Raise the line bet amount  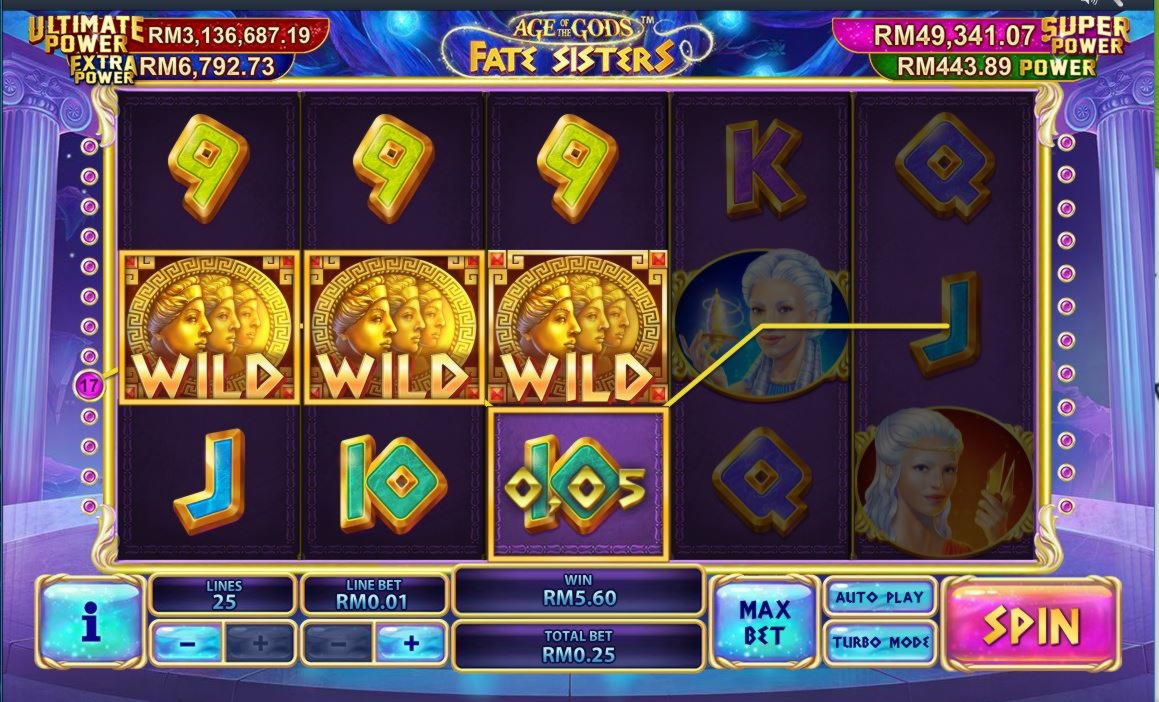coord(410,643)
